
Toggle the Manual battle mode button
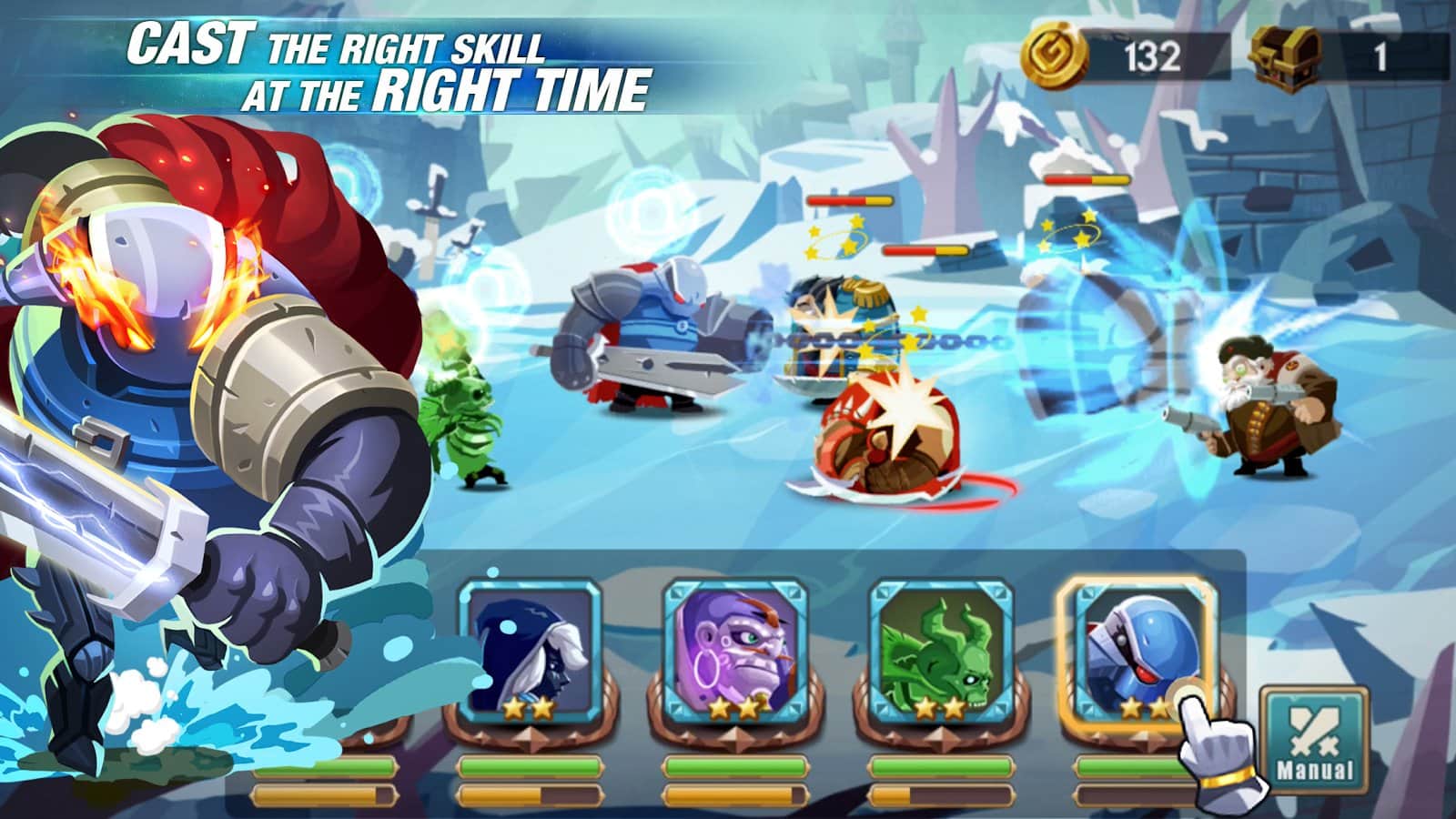[1313, 739]
